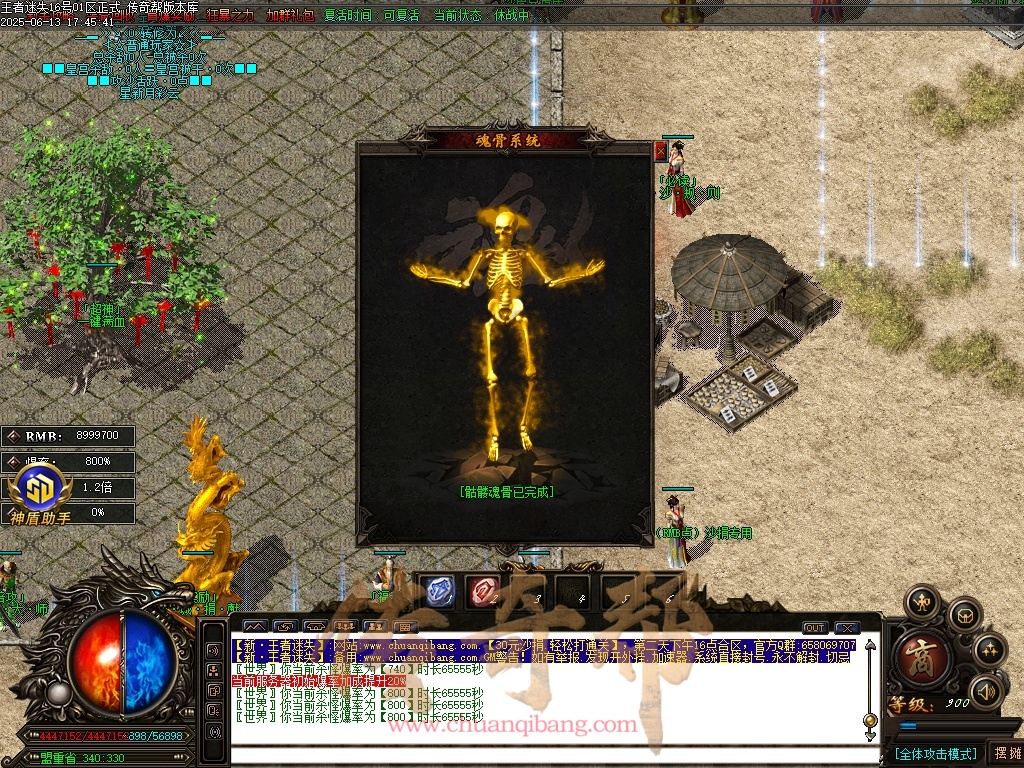Click the 骷髅魂骨已完成 status label
This screenshot has width=1024, height=768.
coord(507,492)
